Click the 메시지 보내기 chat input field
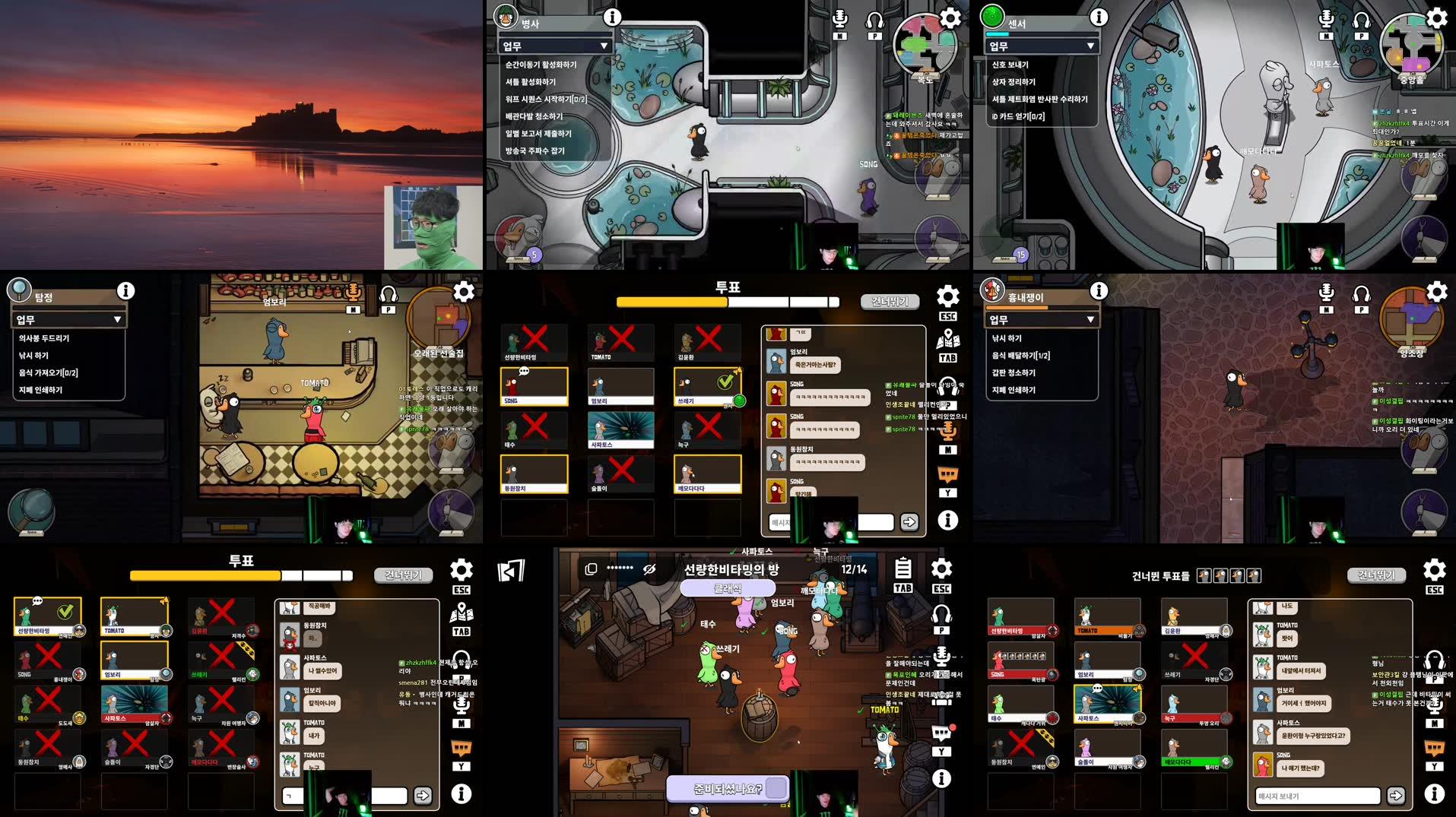The height and width of the screenshot is (817, 1456). pyautogui.click(x=1319, y=796)
